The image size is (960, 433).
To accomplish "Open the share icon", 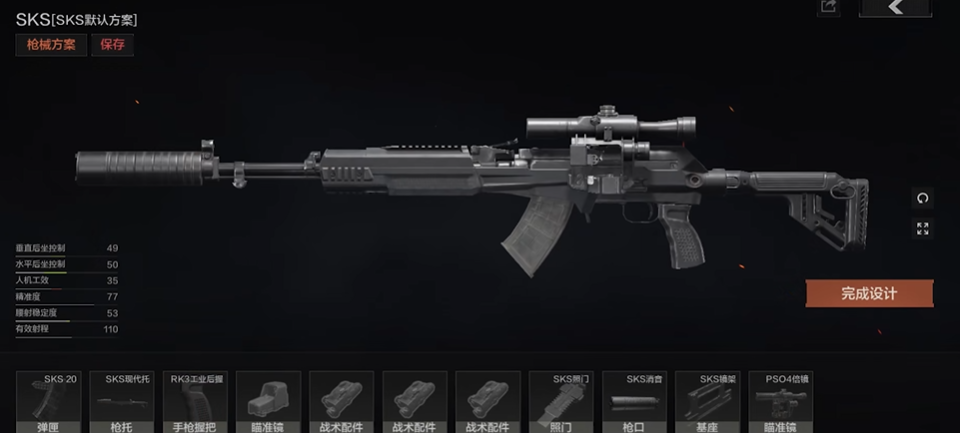I will [x=827, y=7].
